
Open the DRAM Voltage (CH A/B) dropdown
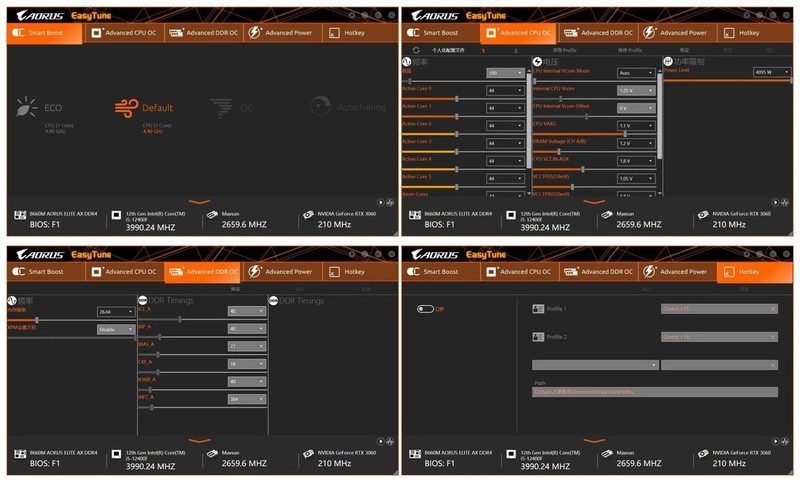pyautogui.click(x=636, y=143)
